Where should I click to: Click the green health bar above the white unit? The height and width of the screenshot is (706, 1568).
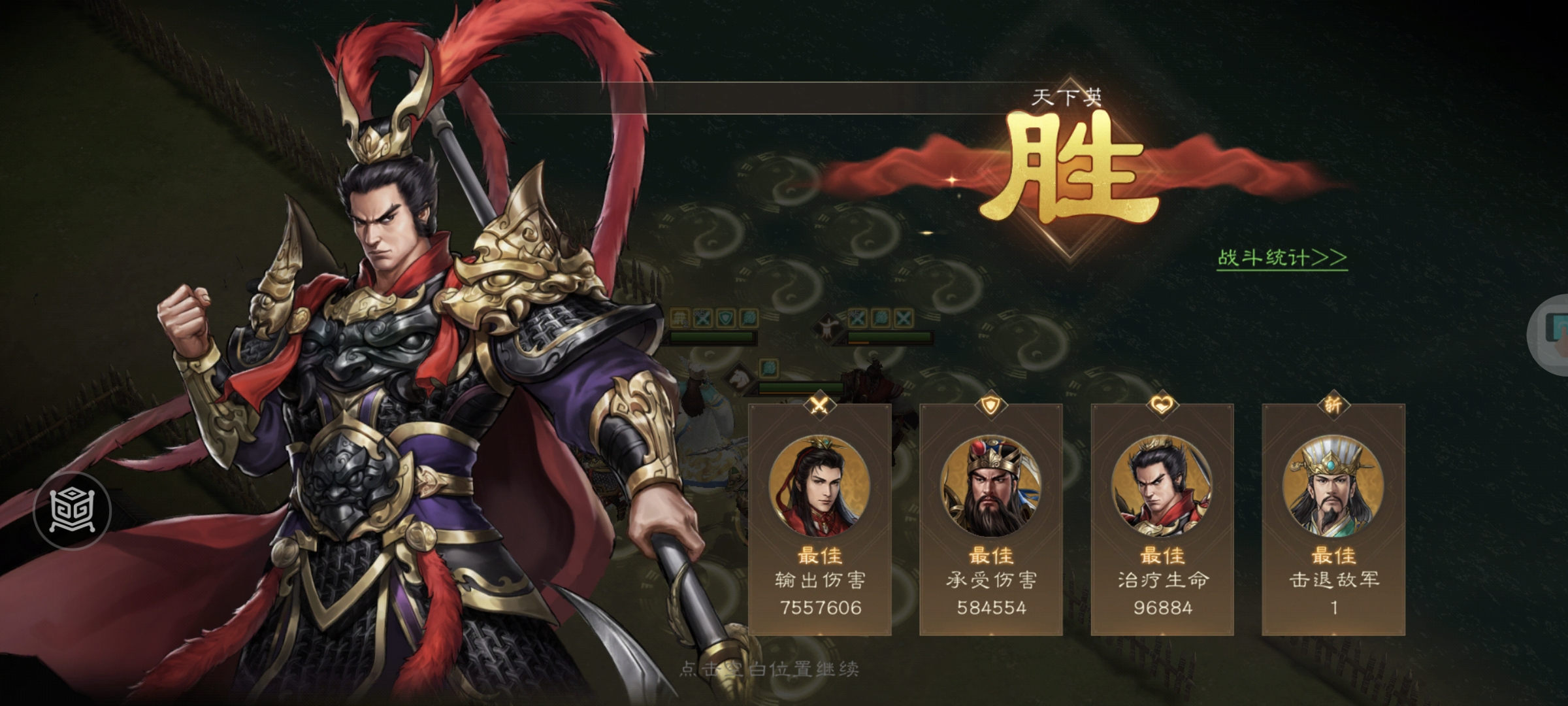point(711,337)
